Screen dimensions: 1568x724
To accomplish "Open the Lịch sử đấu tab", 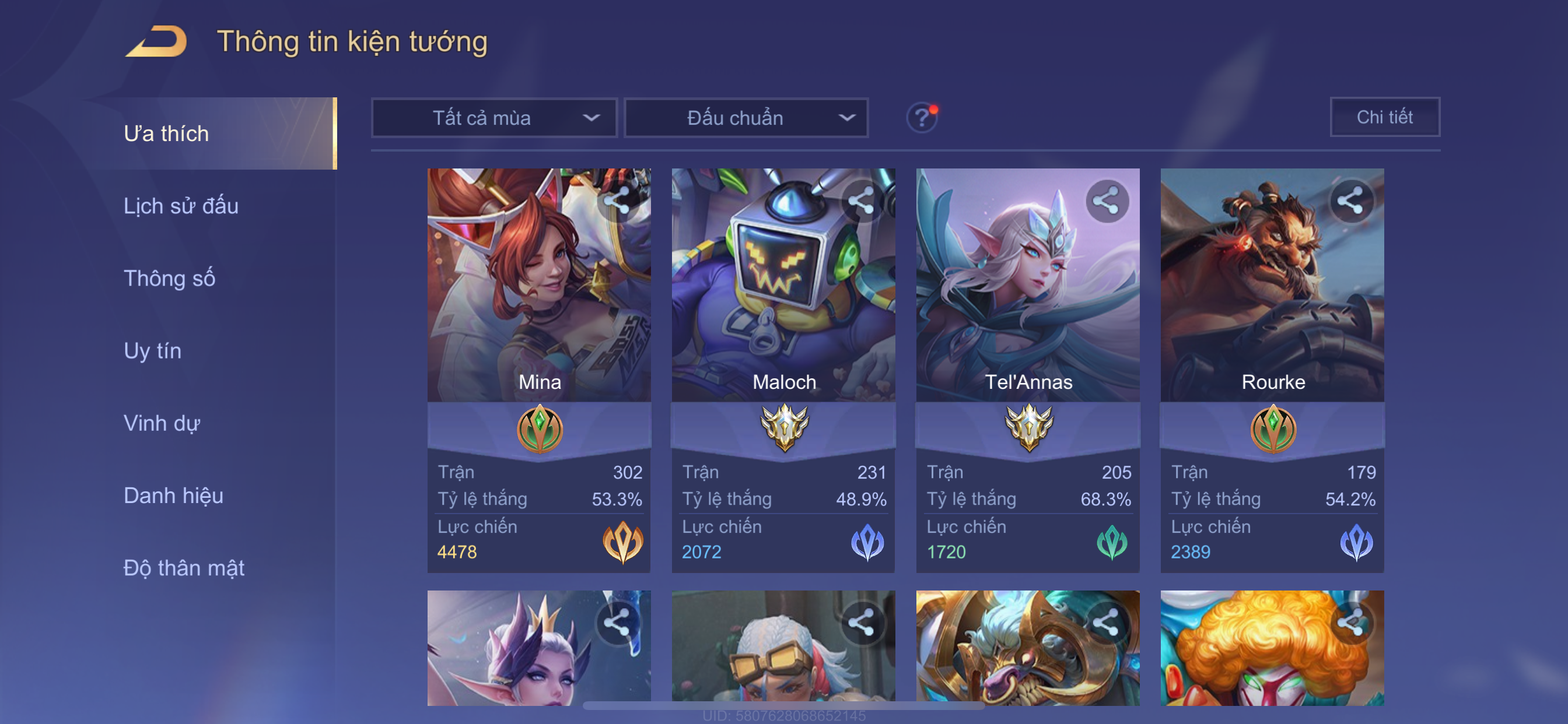I will (181, 206).
